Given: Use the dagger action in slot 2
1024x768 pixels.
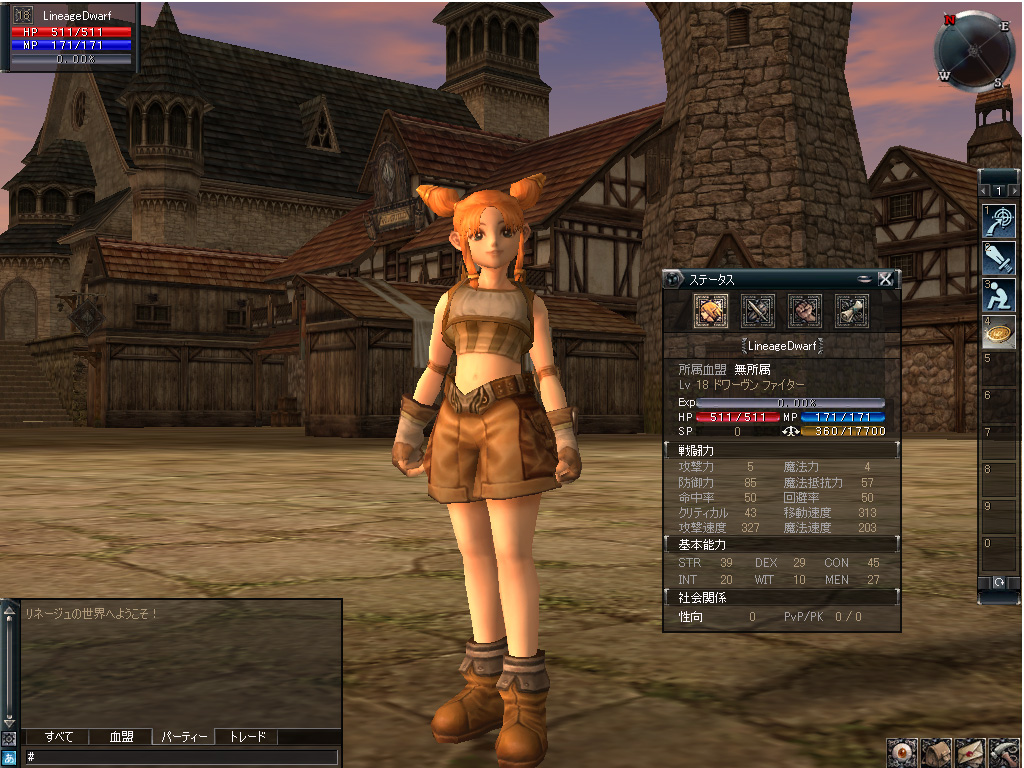Looking at the screenshot, I should [x=998, y=259].
